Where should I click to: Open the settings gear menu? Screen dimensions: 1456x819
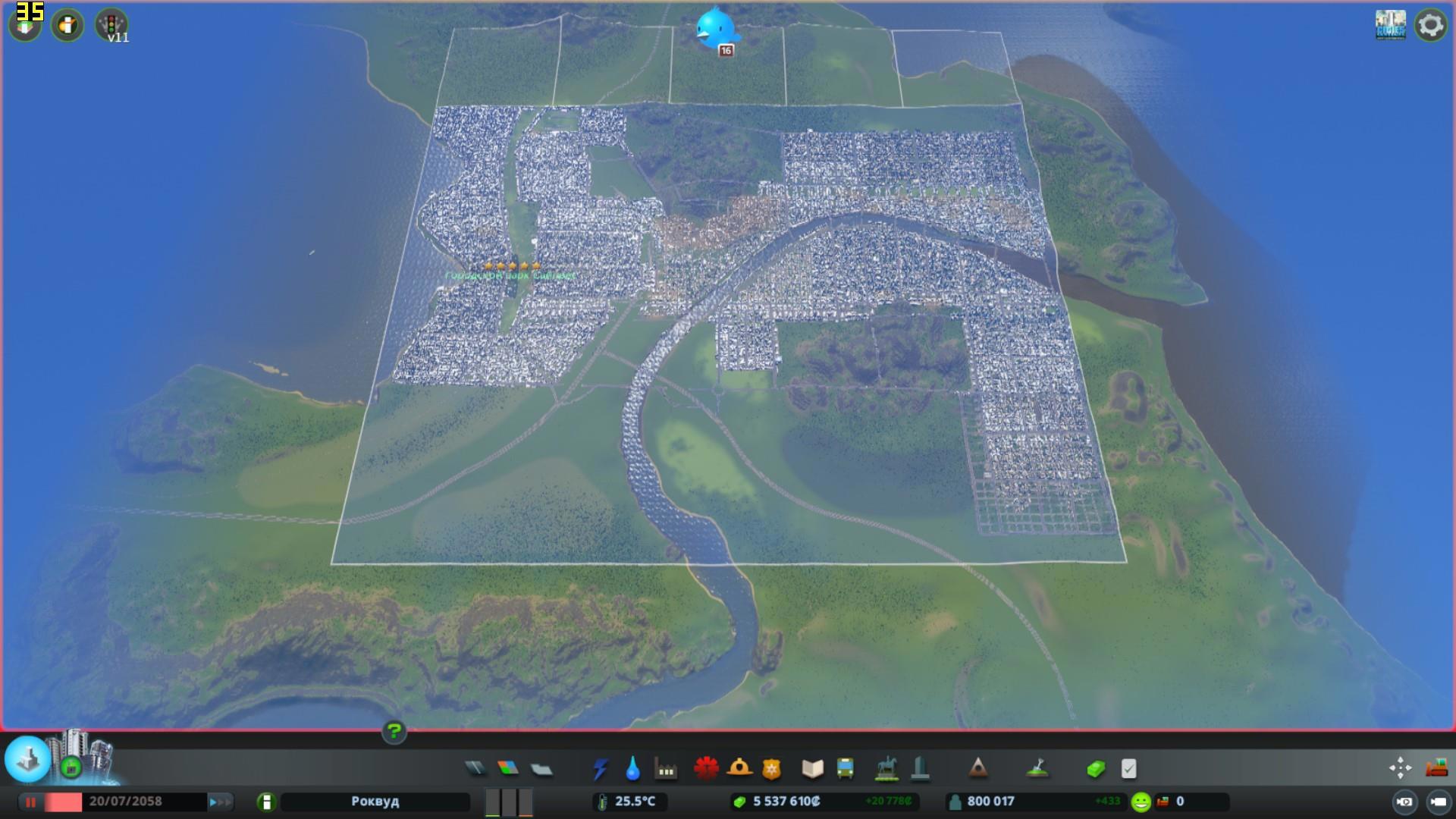(x=1430, y=26)
